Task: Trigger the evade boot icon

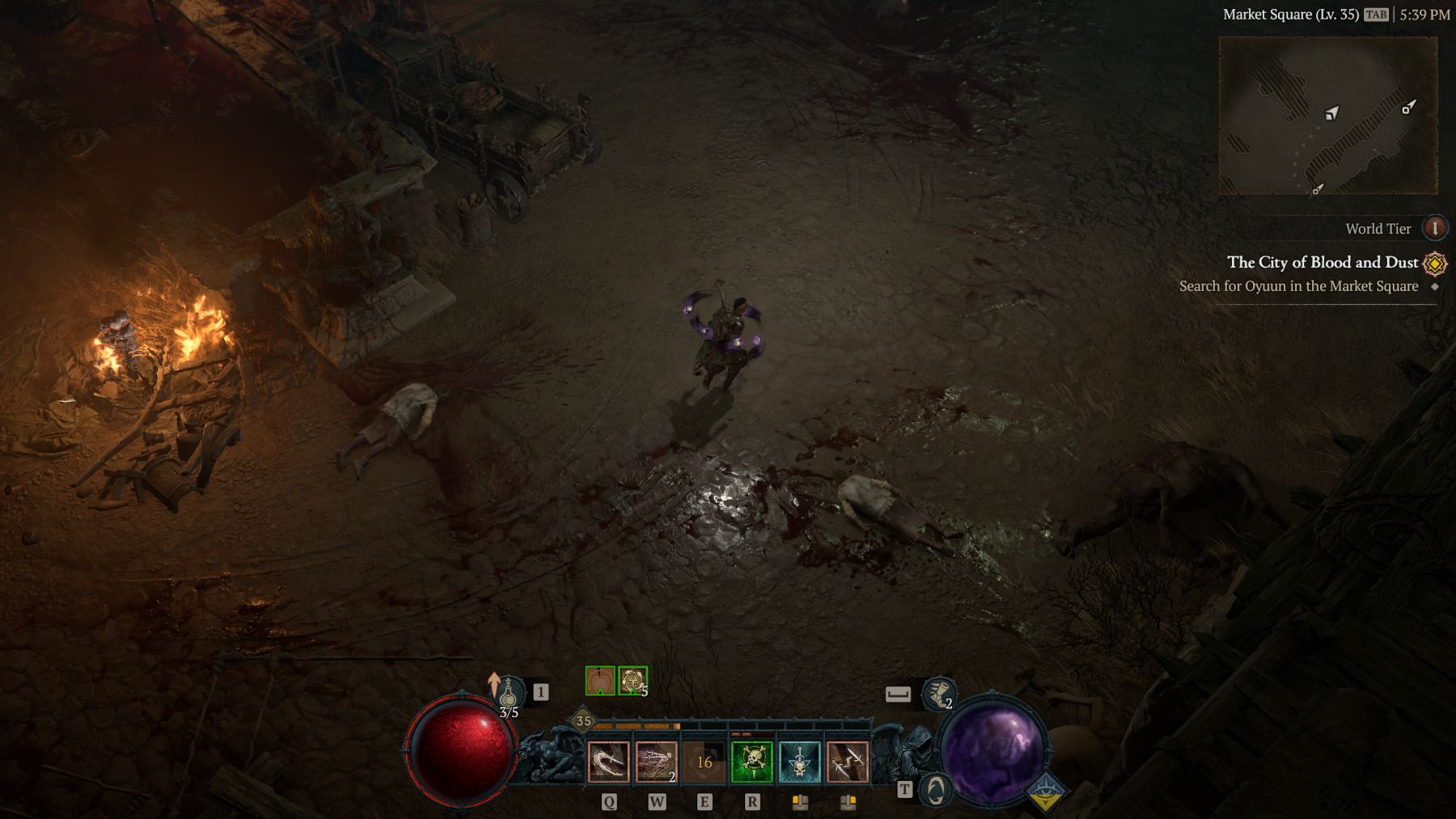Action: click(938, 694)
